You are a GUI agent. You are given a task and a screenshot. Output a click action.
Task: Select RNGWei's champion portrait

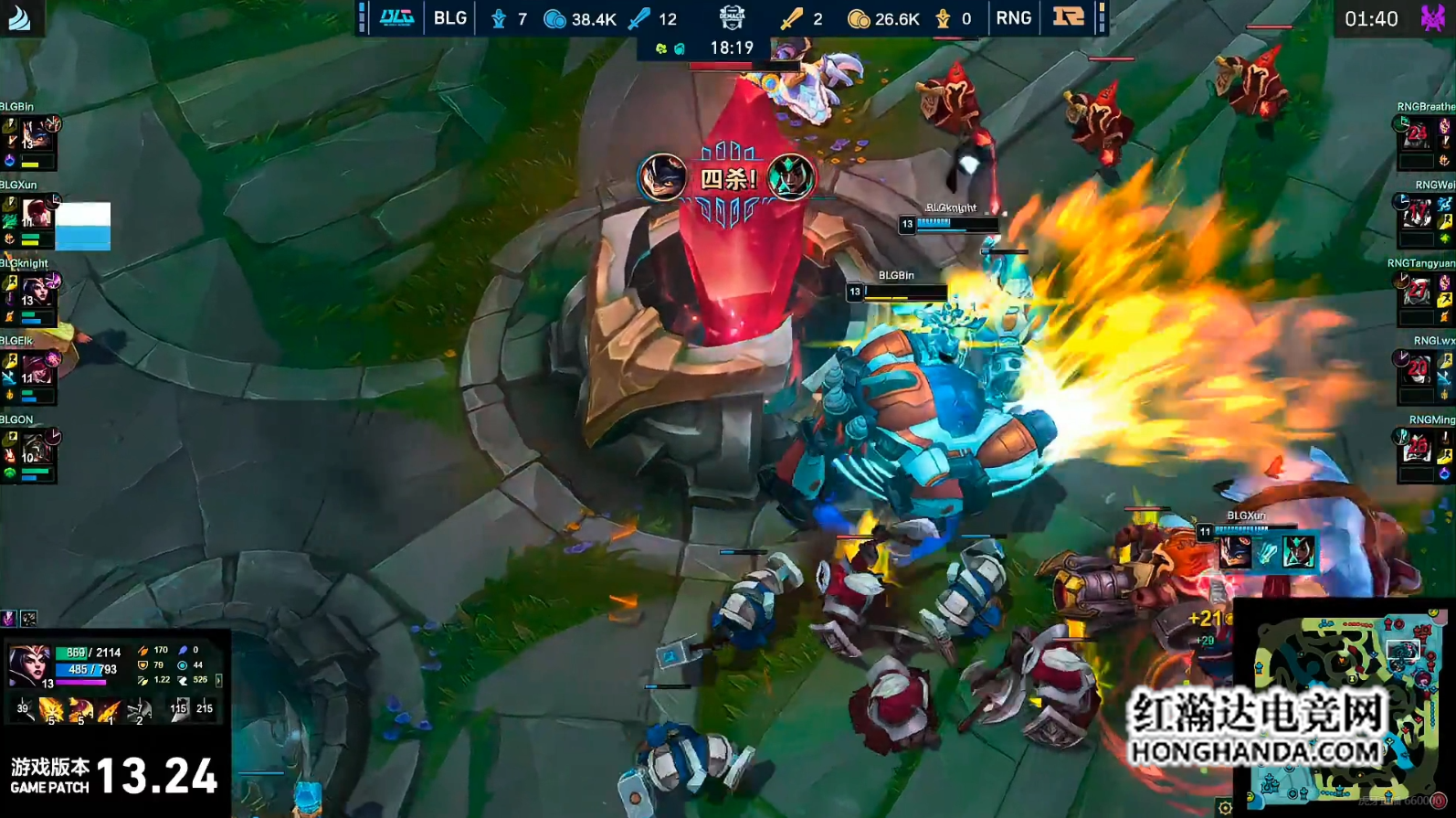(x=1417, y=213)
